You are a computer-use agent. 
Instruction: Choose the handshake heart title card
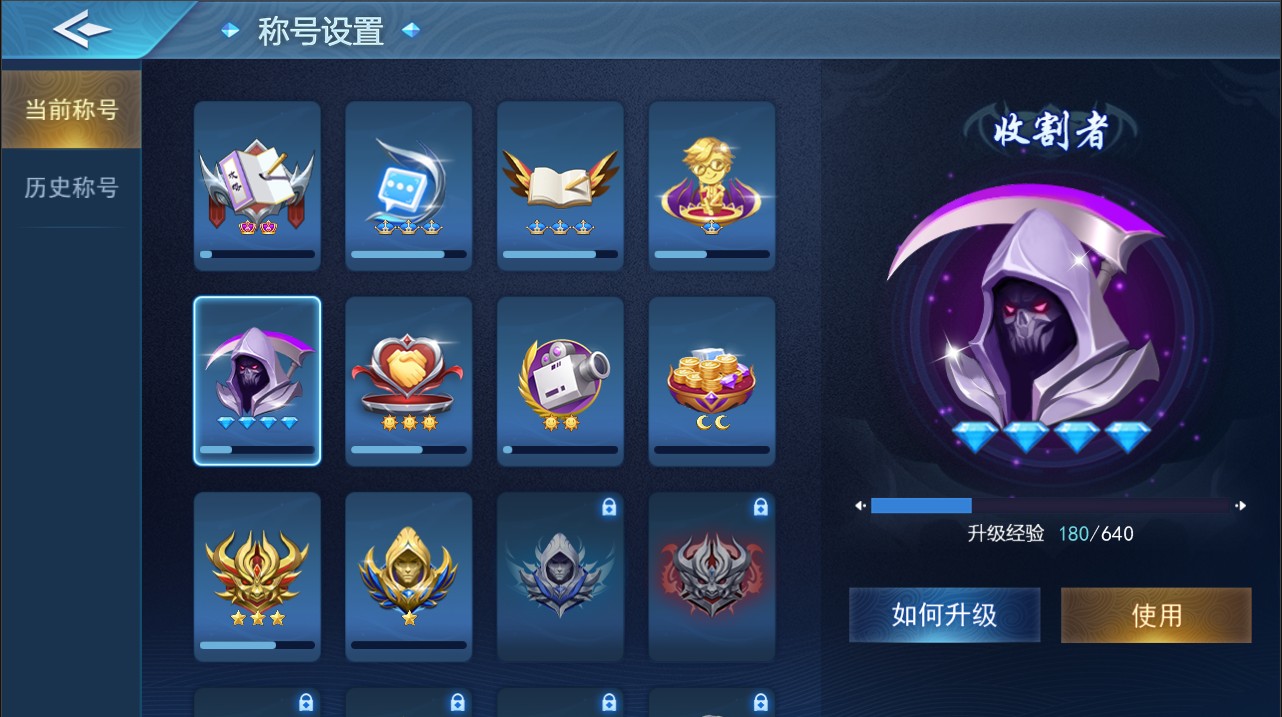[x=409, y=381]
